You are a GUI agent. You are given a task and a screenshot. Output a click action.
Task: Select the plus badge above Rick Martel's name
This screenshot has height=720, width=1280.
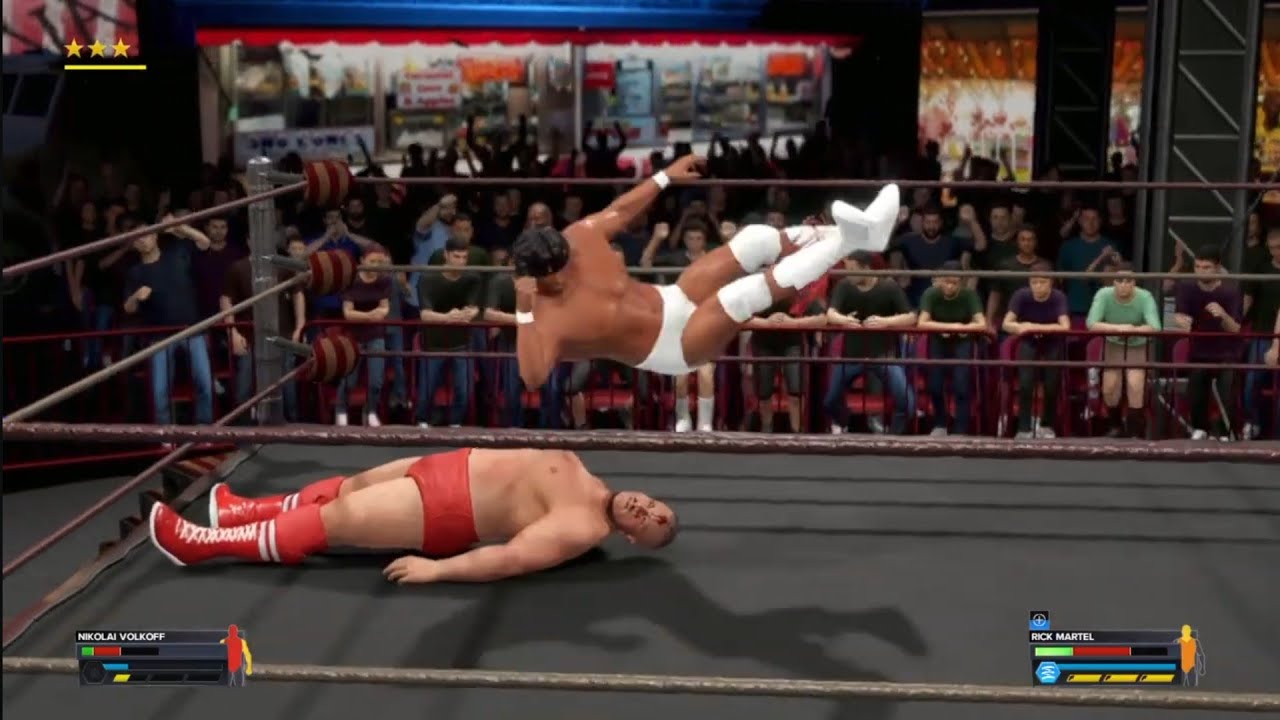[x=1039, y=620]
